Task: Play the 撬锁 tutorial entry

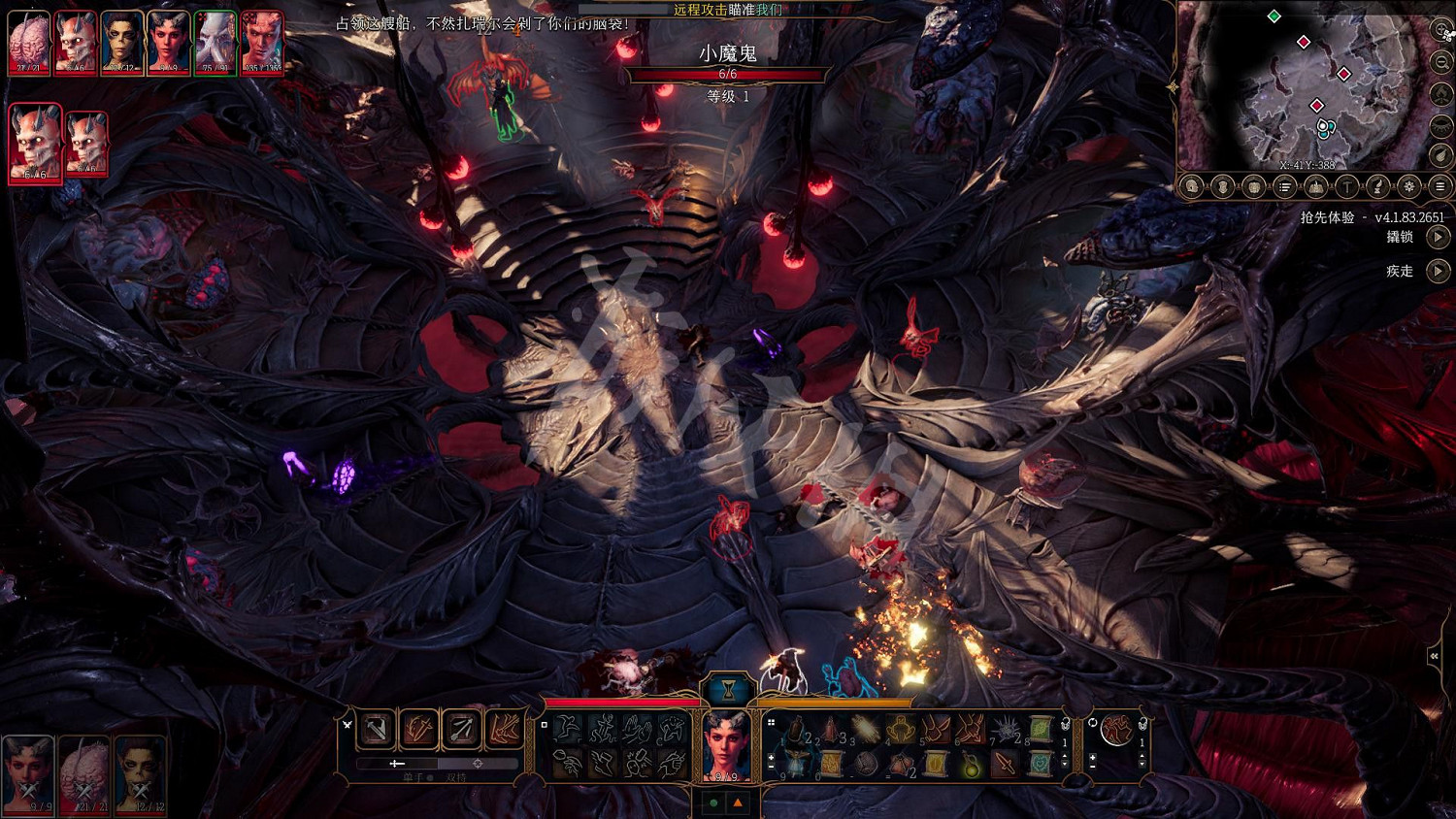Action: coord(1438,237)
